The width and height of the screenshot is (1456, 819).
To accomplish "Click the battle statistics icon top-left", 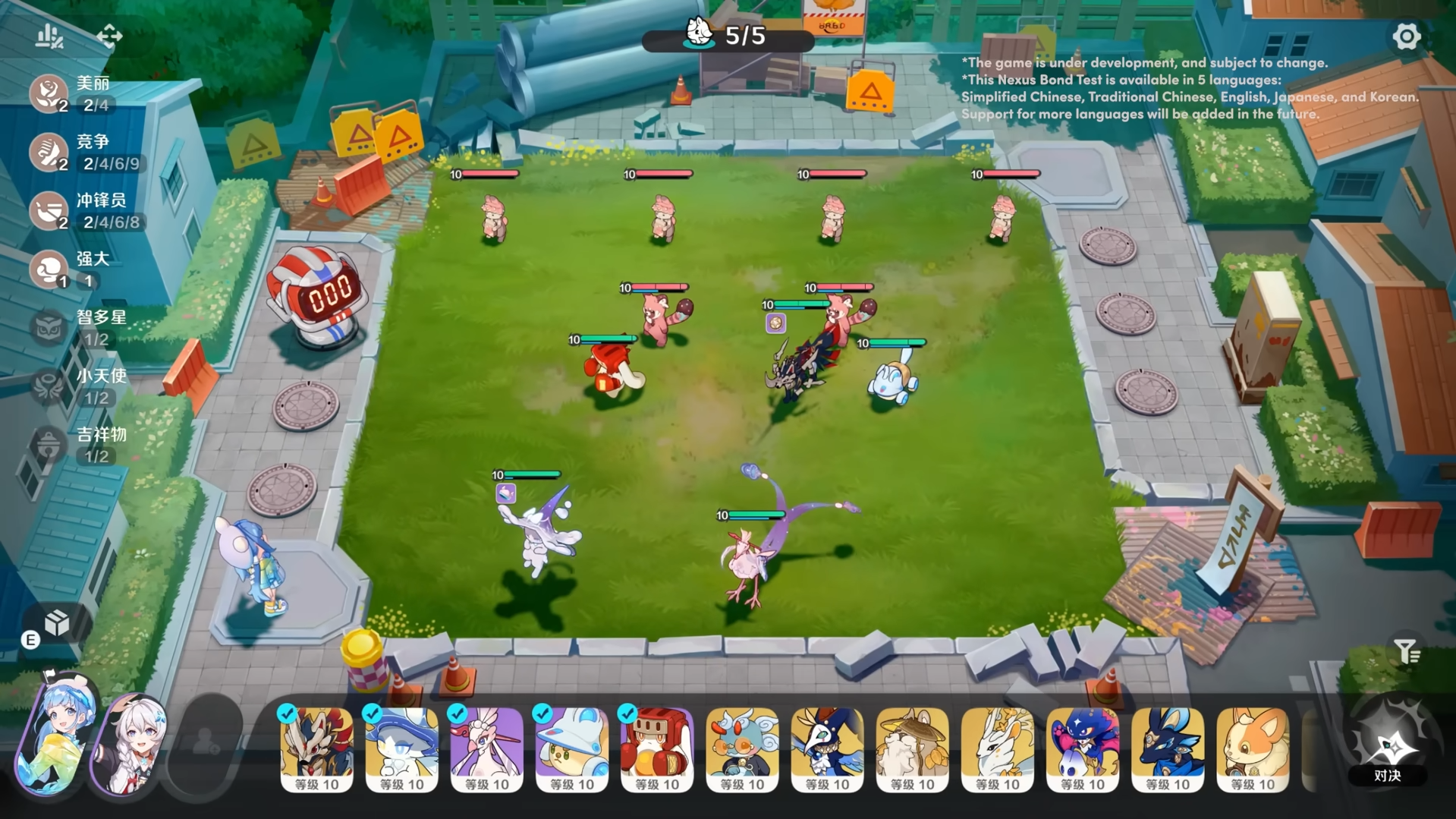I will click(48, 36).
